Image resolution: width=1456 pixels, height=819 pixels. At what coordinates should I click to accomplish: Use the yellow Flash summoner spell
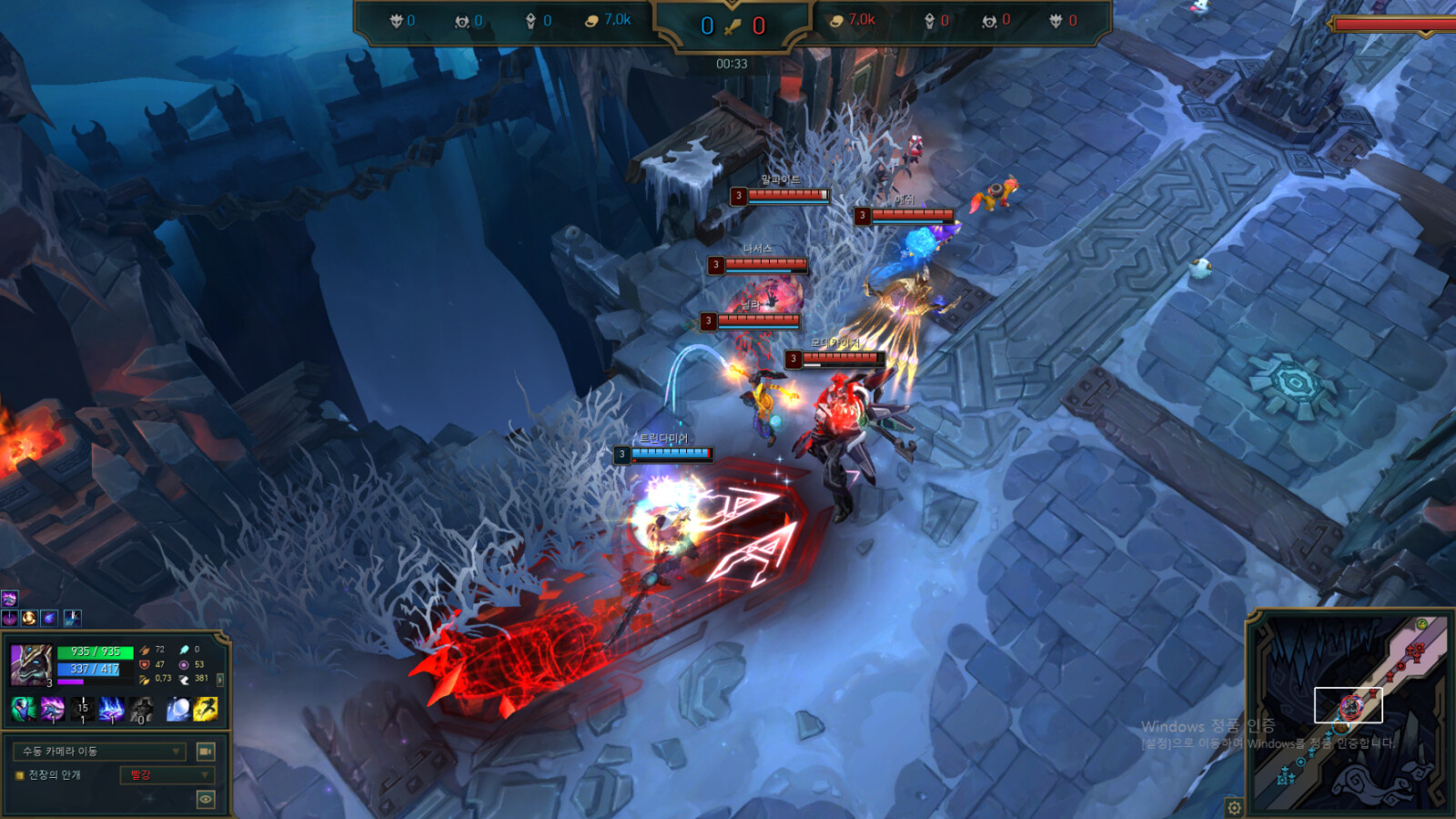click(206, 708)
